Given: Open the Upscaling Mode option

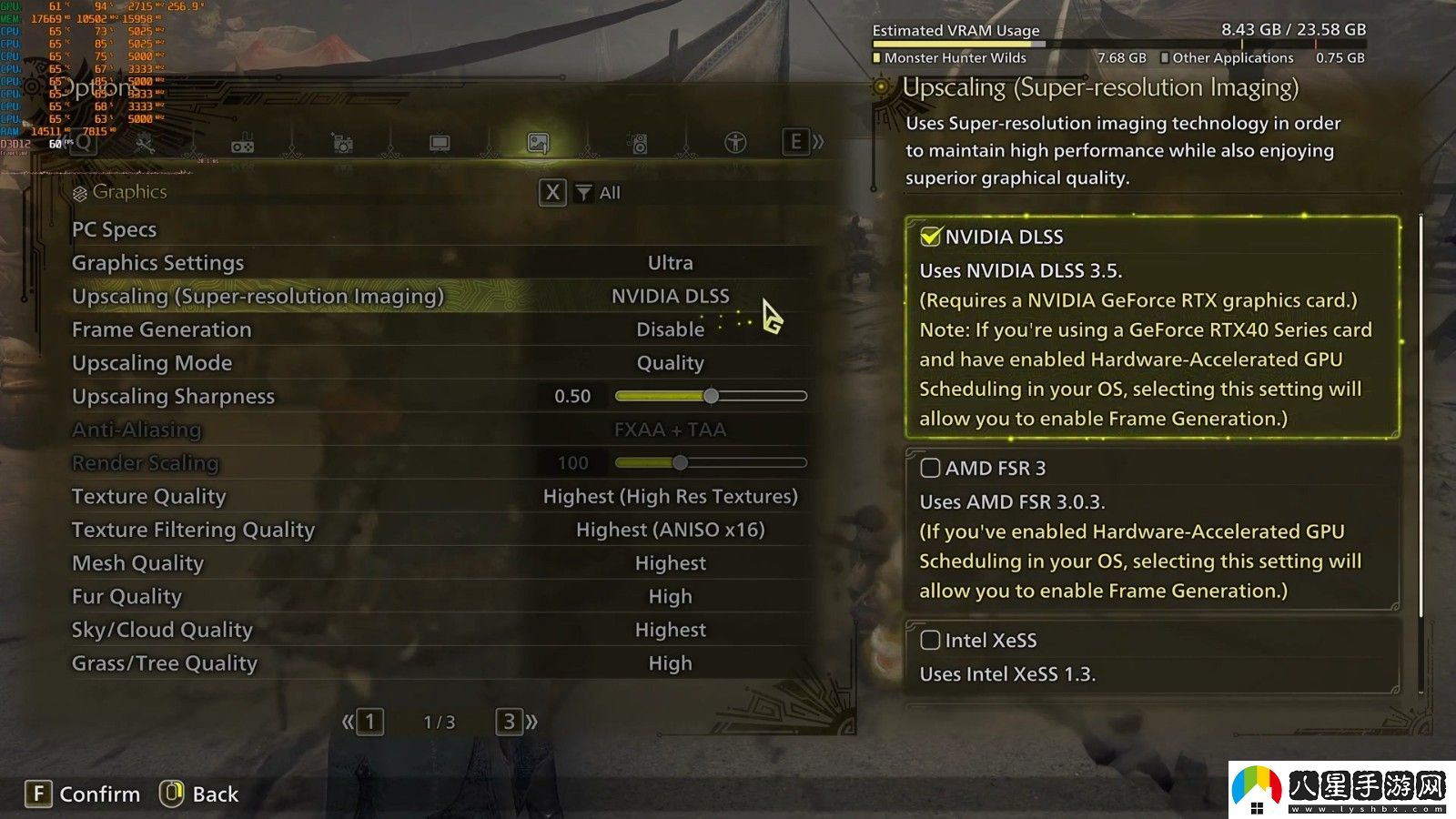Looking at the screenshot, I should 437,363.
